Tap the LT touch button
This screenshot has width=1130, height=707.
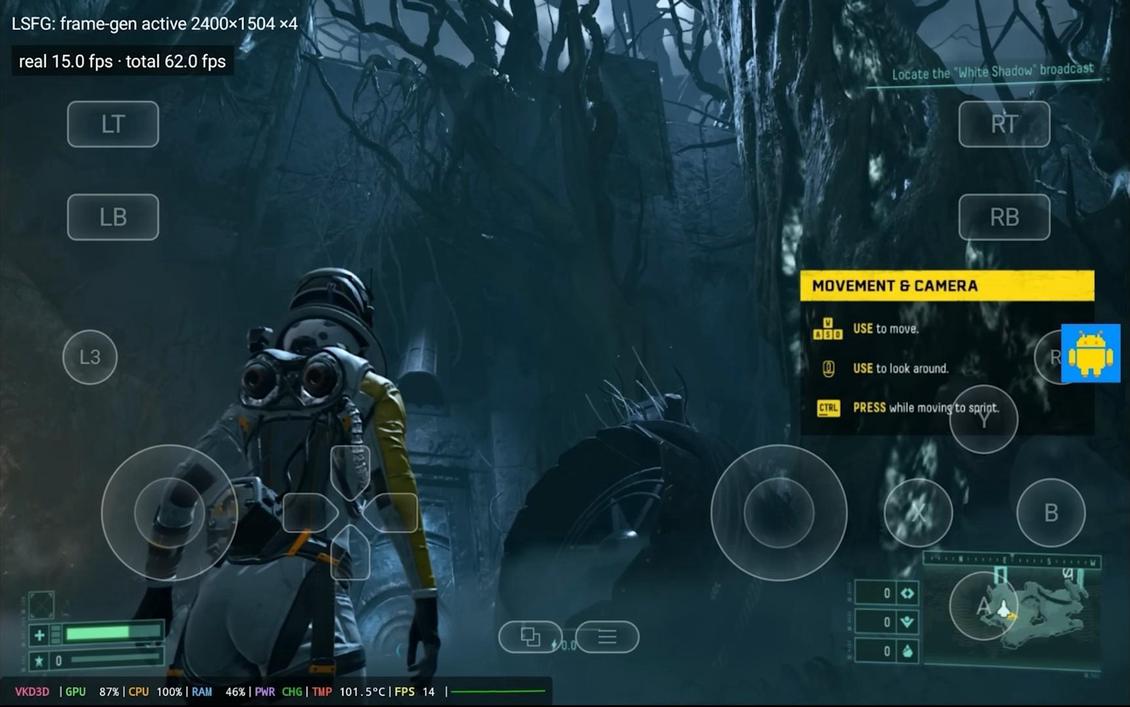(x=113, y=124)
